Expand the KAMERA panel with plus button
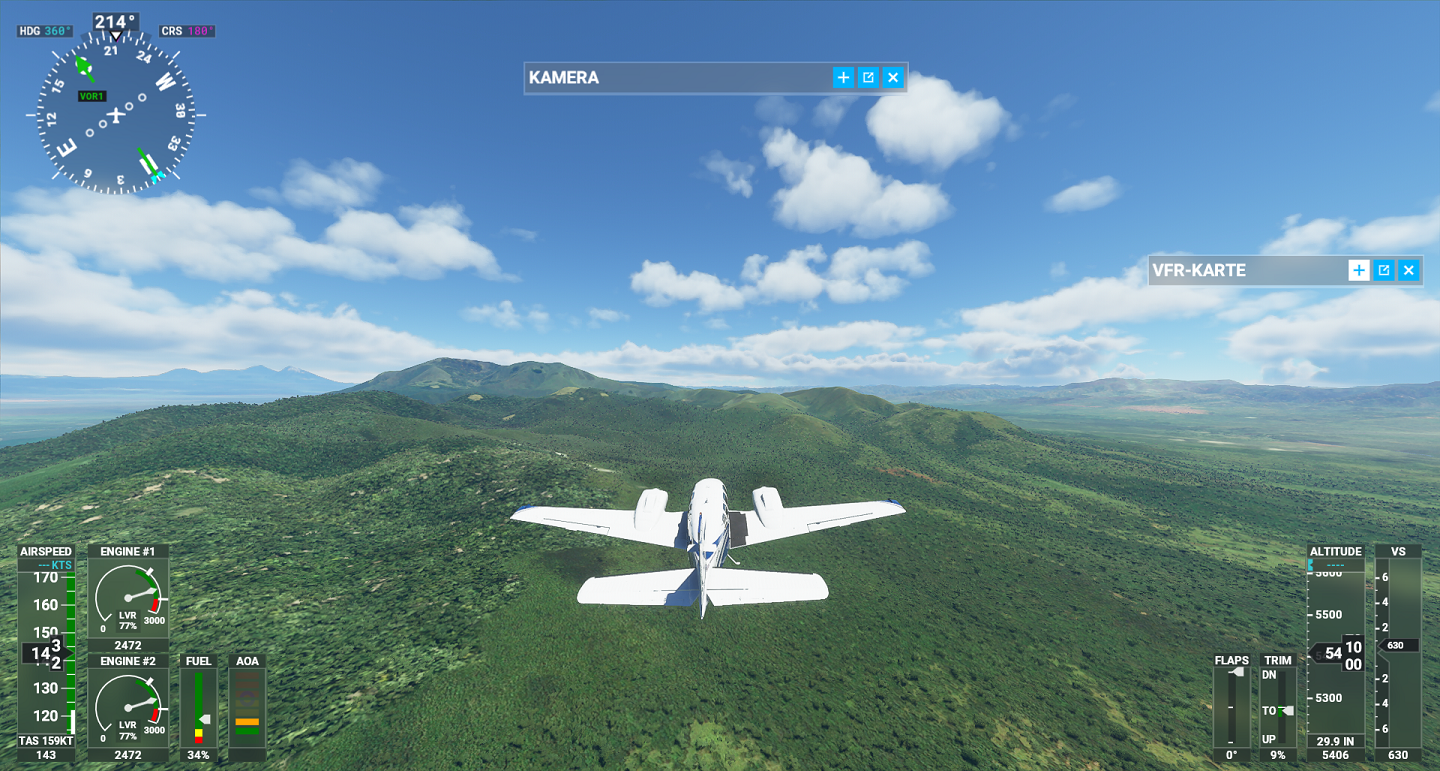This screenshot has height=771, width=1440. (843, 78)
